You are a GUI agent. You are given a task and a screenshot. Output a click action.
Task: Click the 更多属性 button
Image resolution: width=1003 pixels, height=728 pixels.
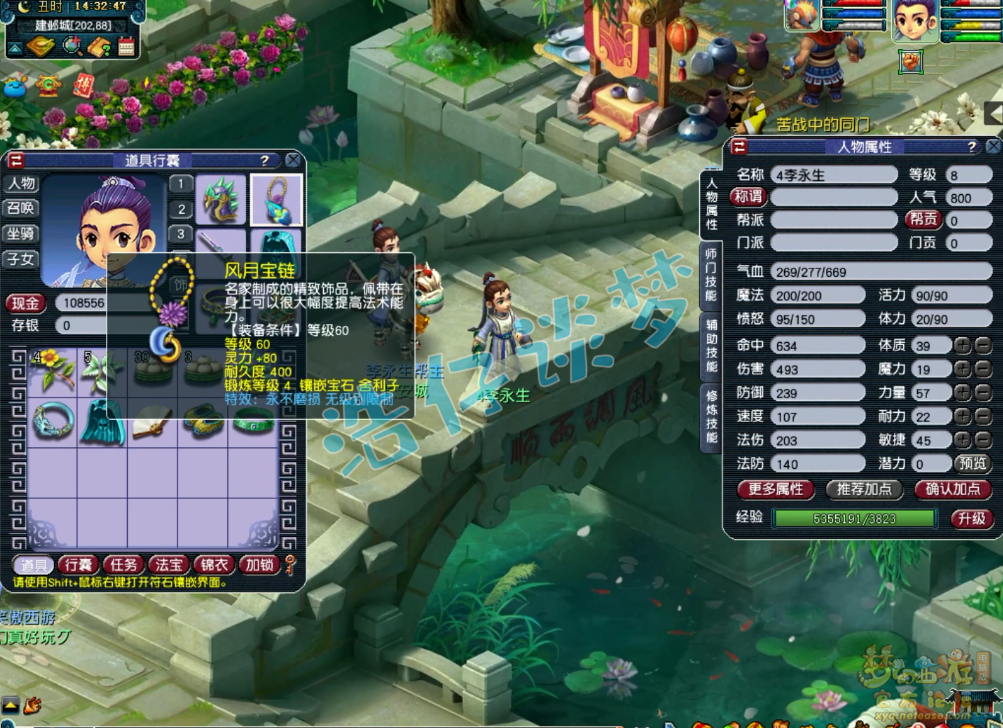click(x=776, y=489)
